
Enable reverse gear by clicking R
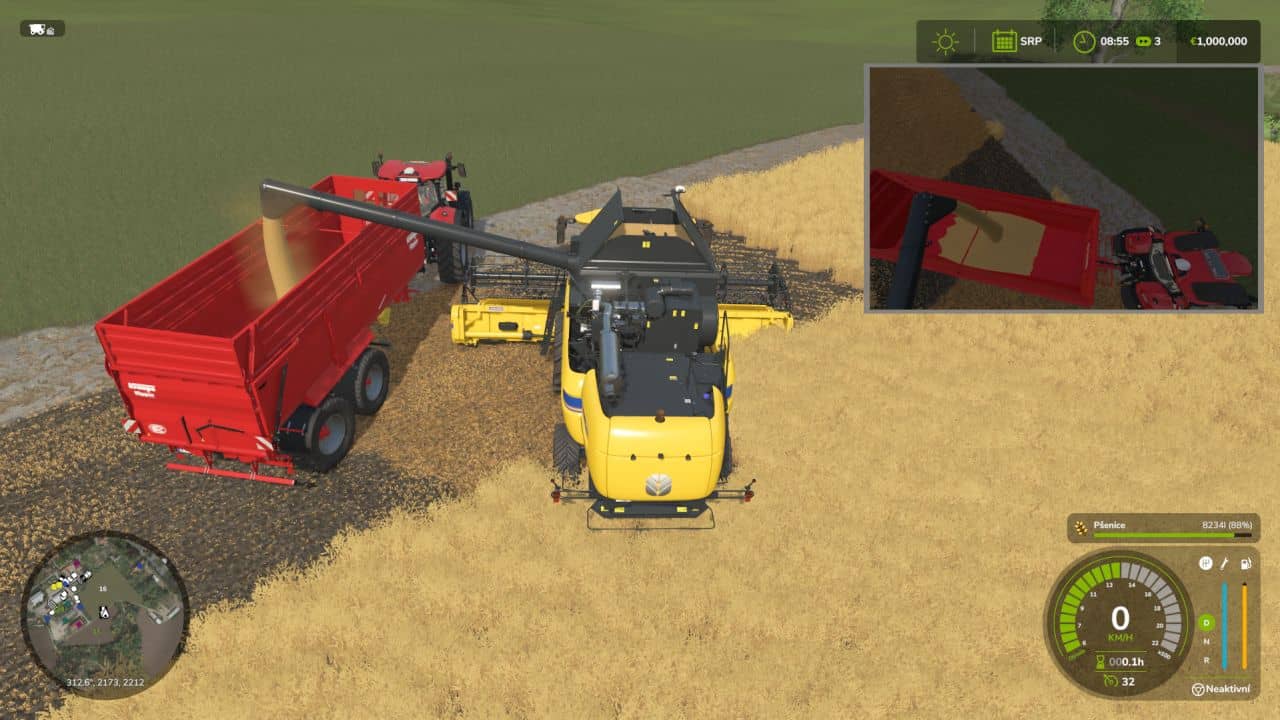coord(1208,659)
